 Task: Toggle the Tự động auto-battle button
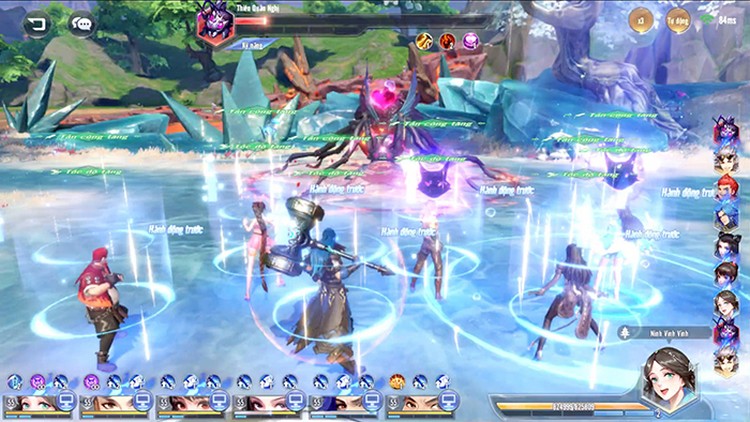[679, 18]
